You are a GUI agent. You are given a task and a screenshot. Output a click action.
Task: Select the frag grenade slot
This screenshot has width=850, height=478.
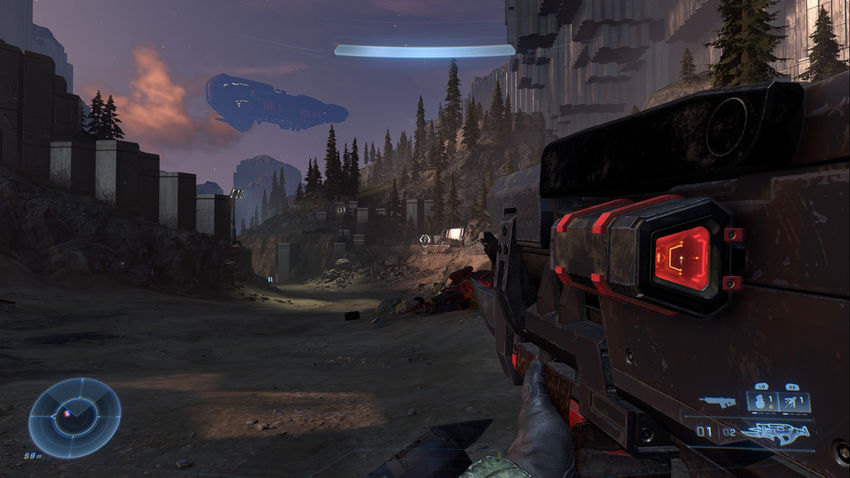pos(763,402)
